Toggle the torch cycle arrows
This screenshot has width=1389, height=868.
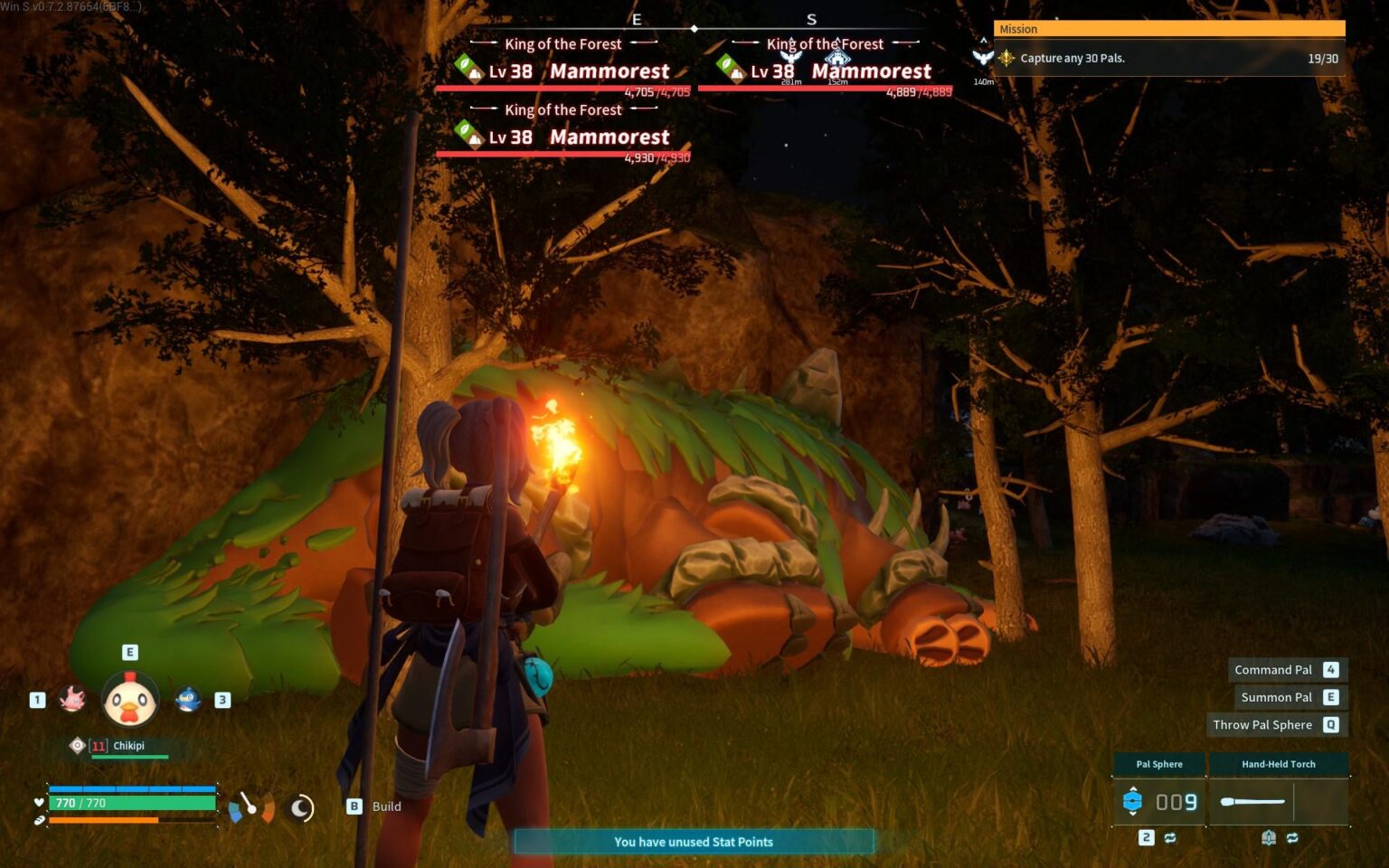(1293, 837)
